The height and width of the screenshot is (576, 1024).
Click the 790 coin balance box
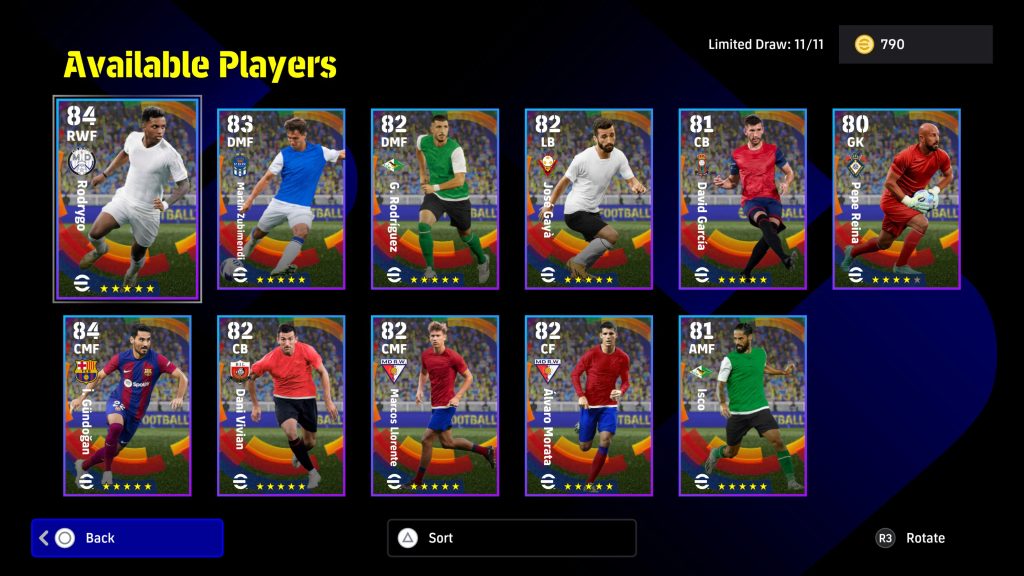[915, 45]
